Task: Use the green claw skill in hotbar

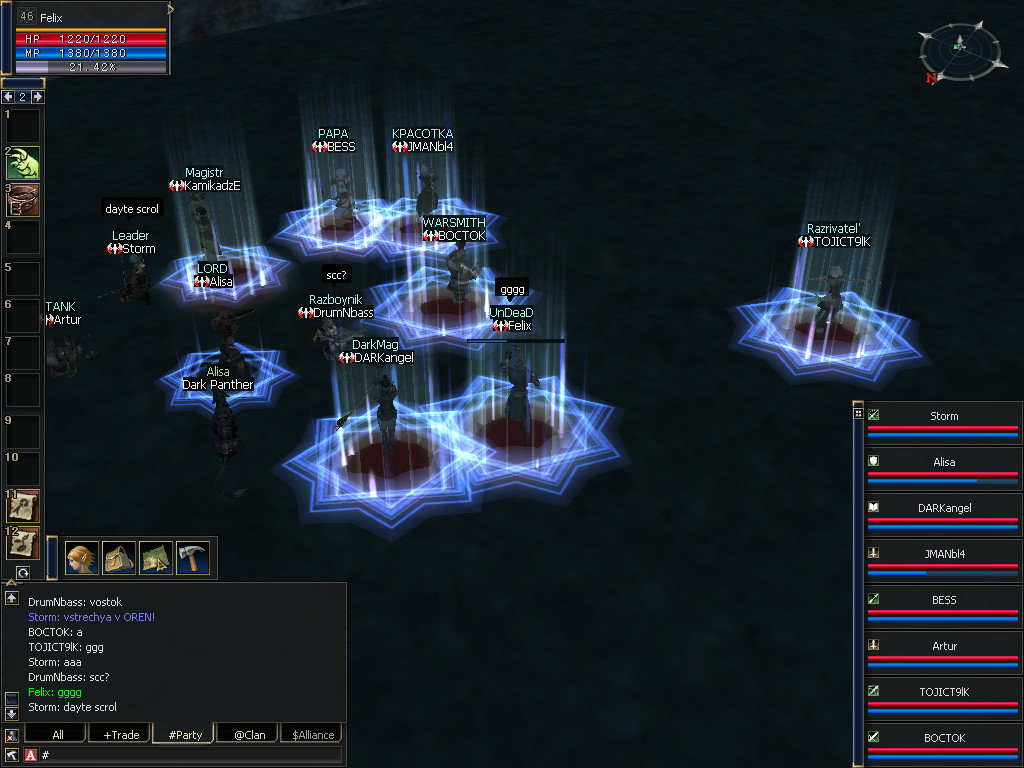Action: (x=24, y=162)
